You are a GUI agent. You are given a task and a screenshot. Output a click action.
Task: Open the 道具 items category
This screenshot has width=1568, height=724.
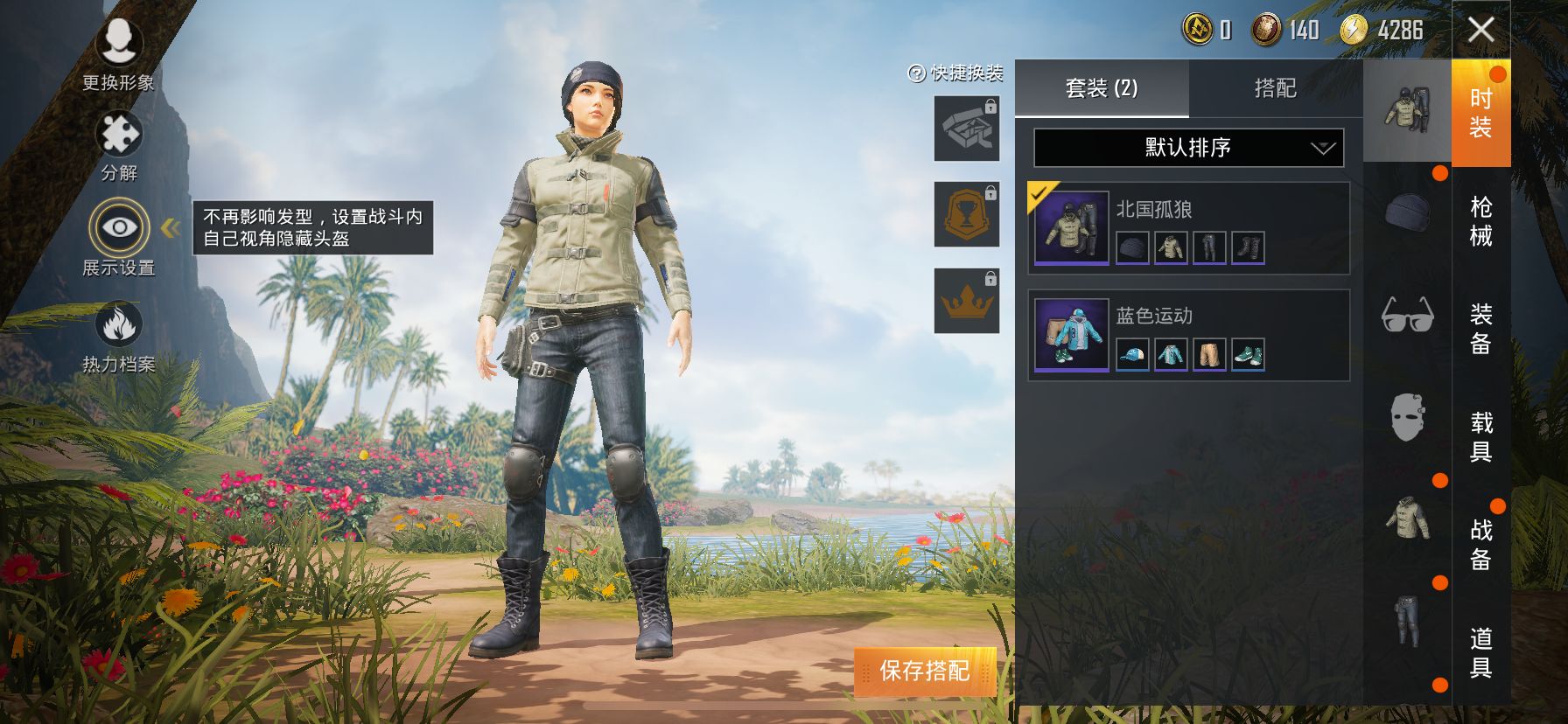(x=1480, y=652)
